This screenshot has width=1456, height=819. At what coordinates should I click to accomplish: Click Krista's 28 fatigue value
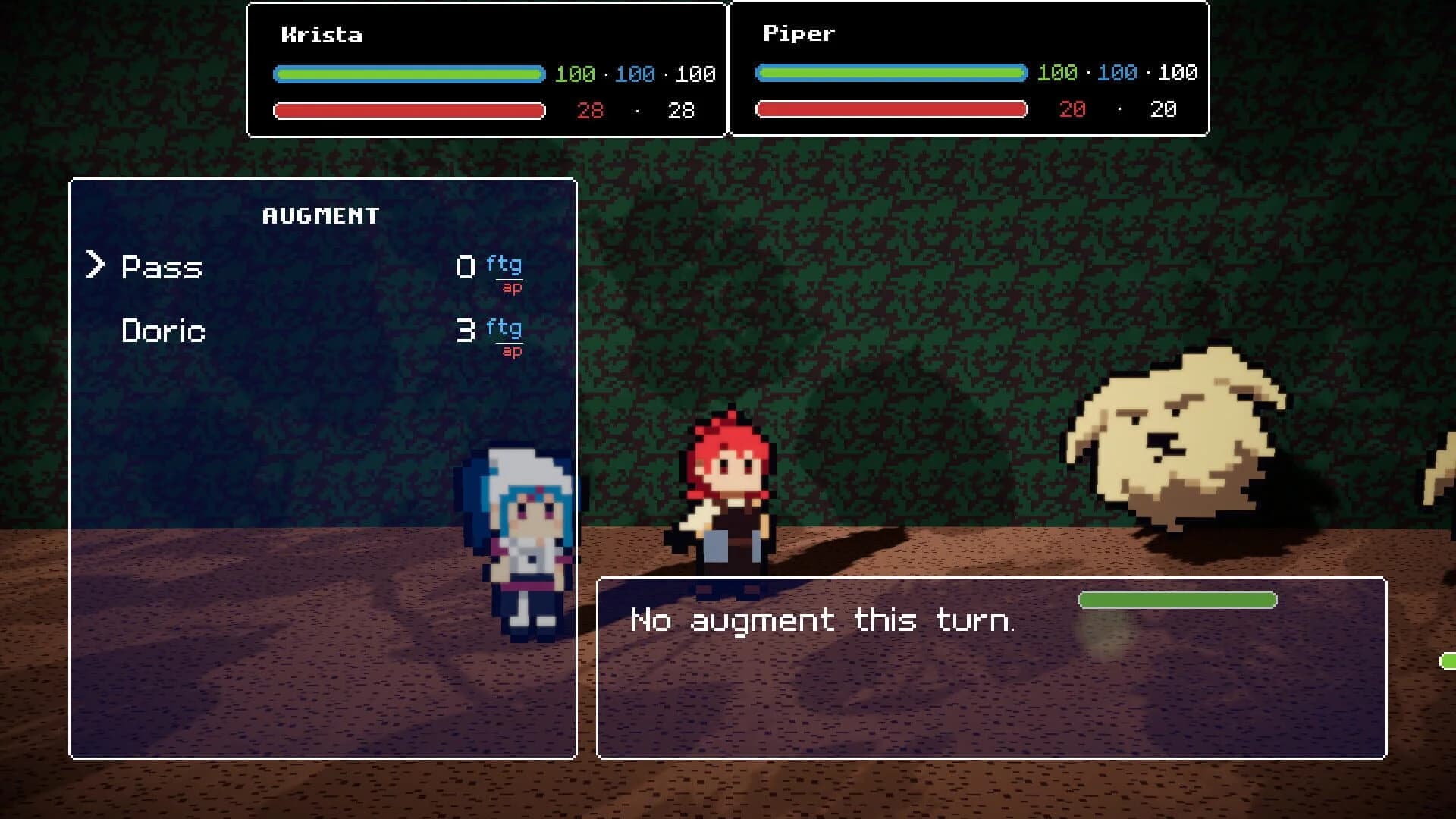coord(590,111)
